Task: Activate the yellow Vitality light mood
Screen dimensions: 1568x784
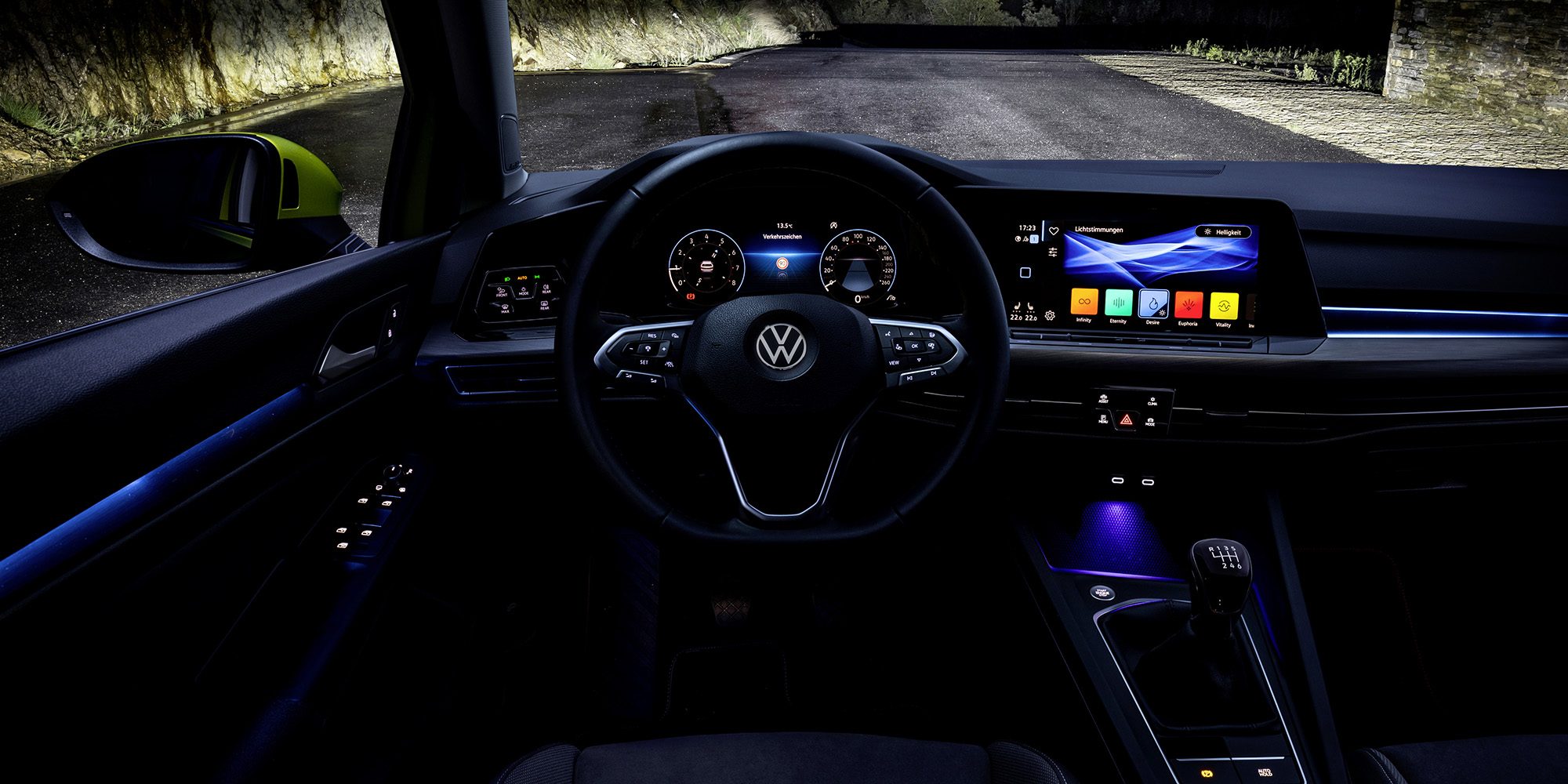Action: pyautogui.click(x=1223, y=306)
